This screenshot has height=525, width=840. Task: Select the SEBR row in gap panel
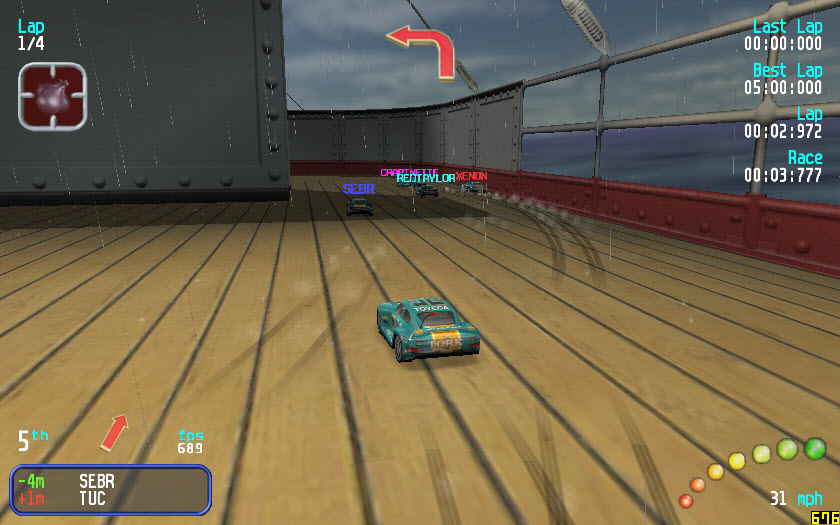pos(110,481)
